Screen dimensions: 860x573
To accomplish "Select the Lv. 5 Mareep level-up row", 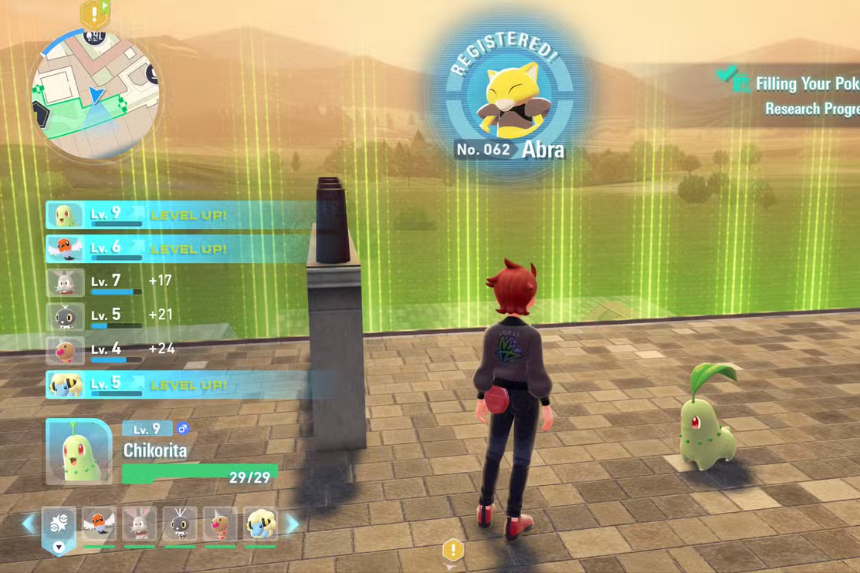I will 180,384.
